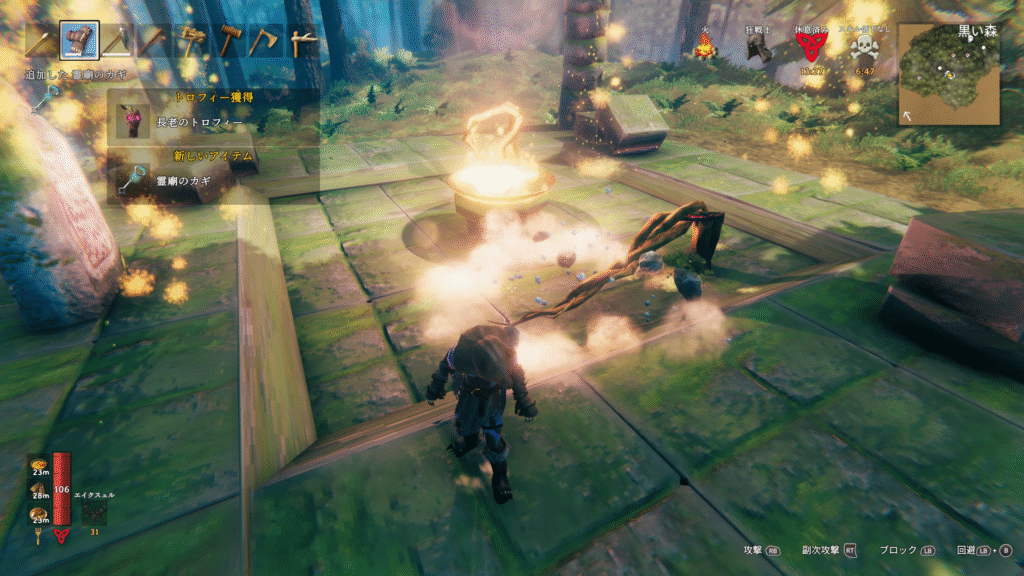
Task: Click the campfire status effect icon
Action: [705, 46]
